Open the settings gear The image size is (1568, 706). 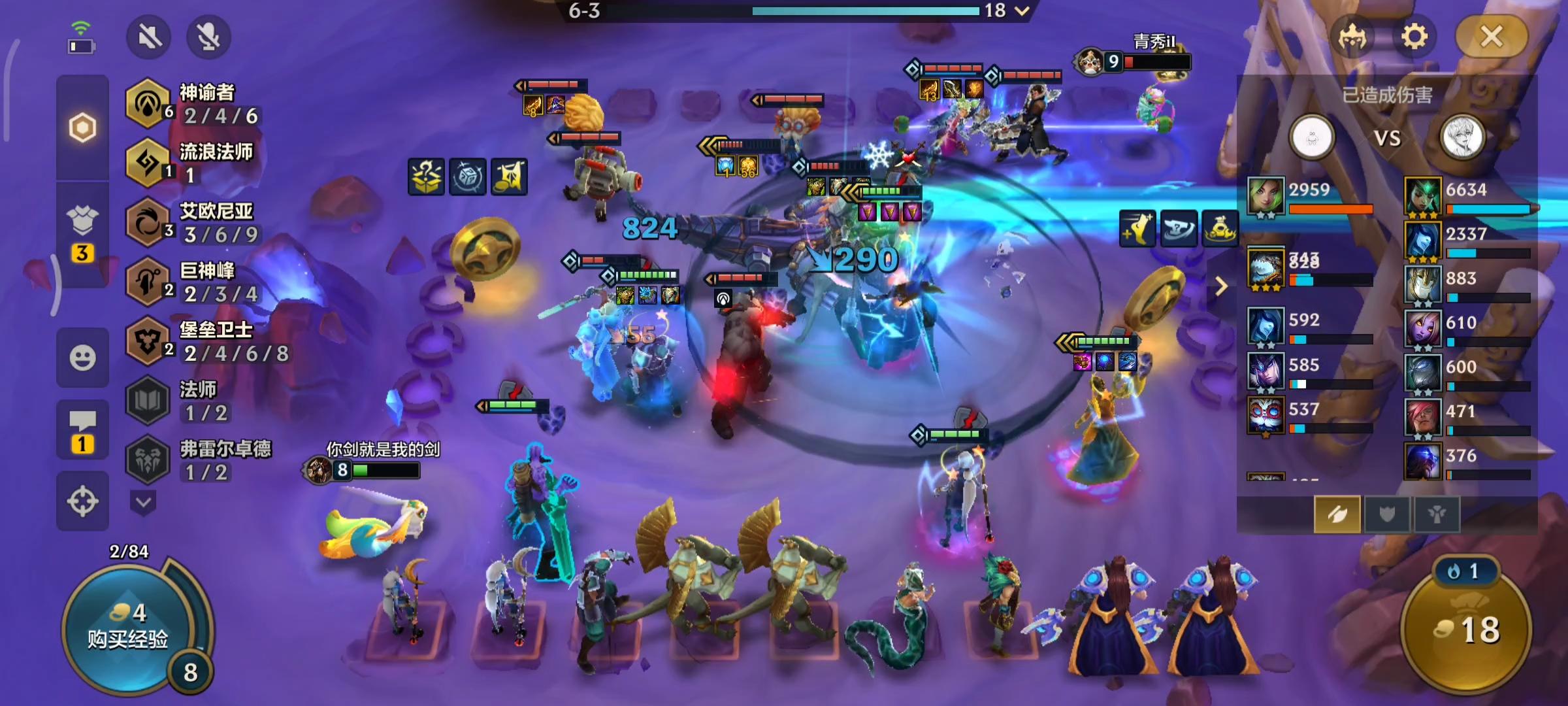(1414, 37)
